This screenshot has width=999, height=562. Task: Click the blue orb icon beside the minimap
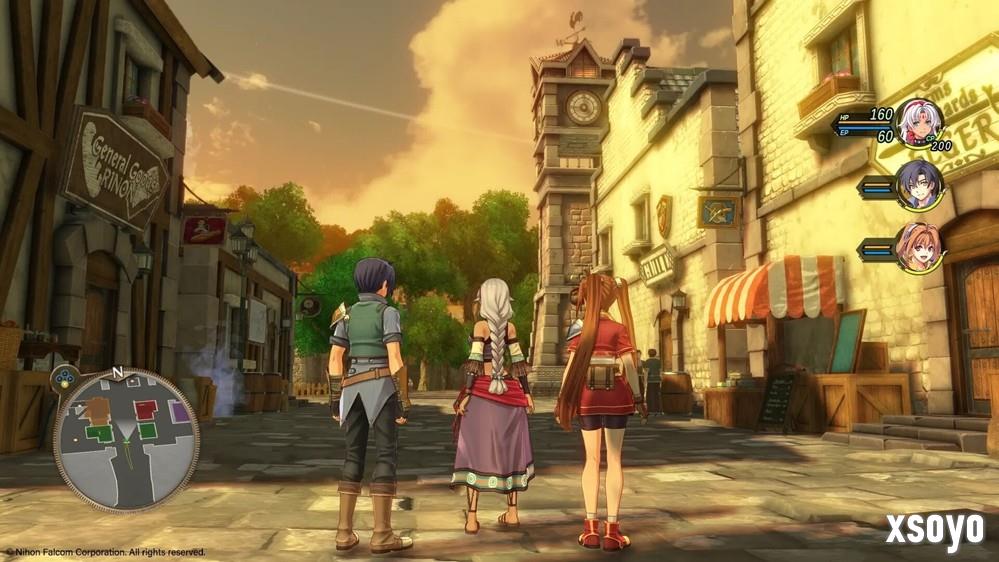(x=65, y=378)
